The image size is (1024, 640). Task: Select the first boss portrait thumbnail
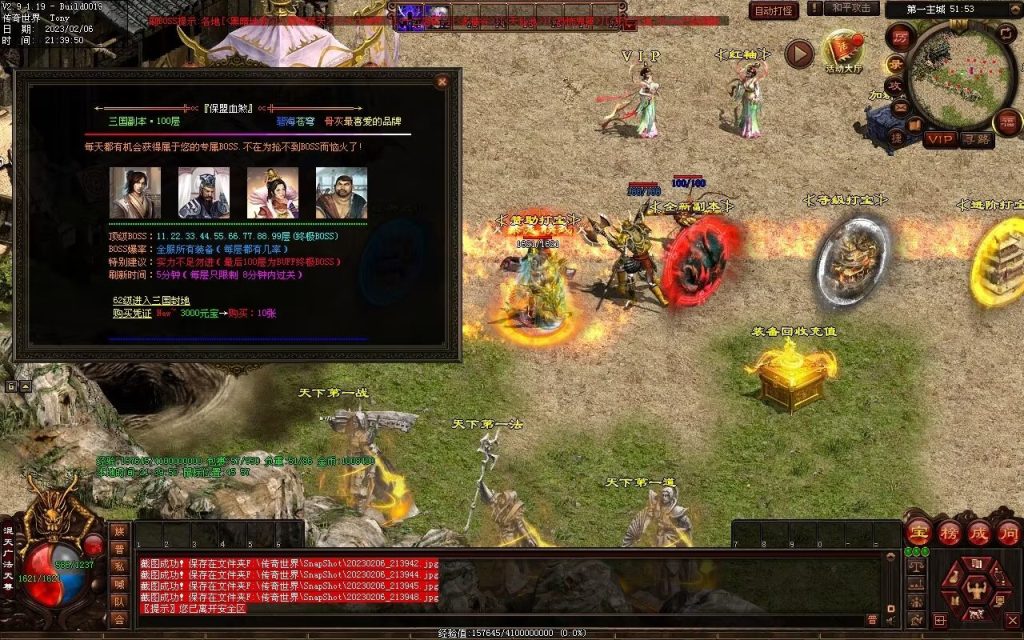(x=135, y=191)
